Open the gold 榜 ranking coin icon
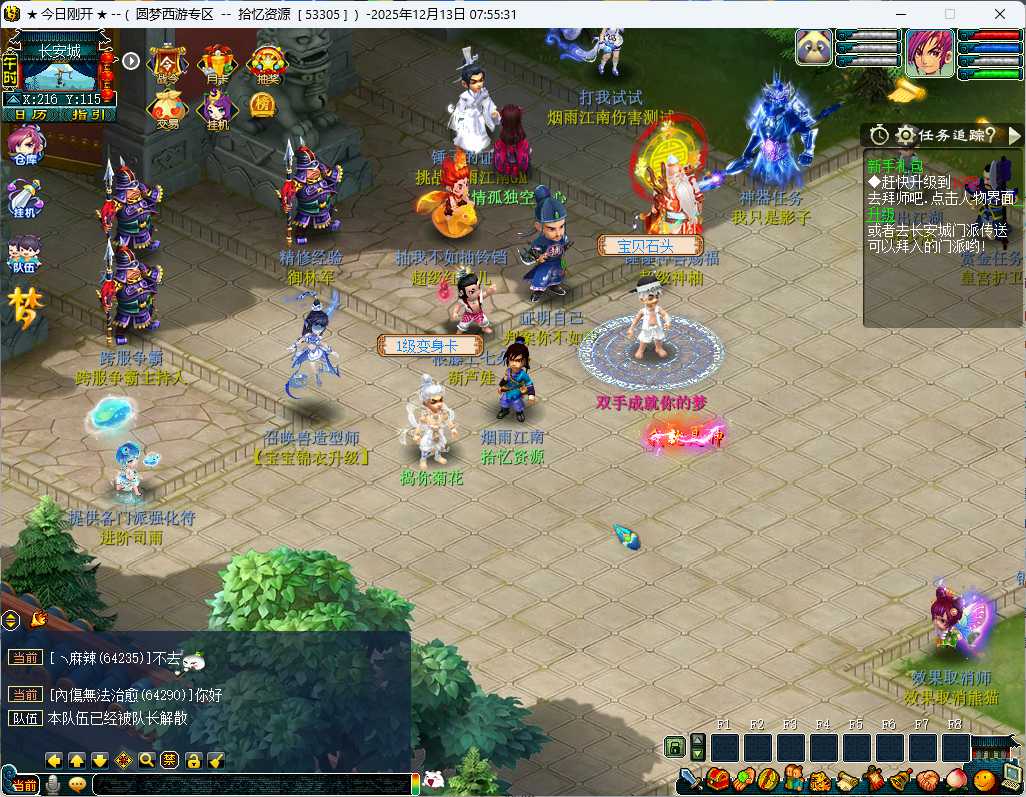Screen dimensions: 1026x797 tap(261, 104)
